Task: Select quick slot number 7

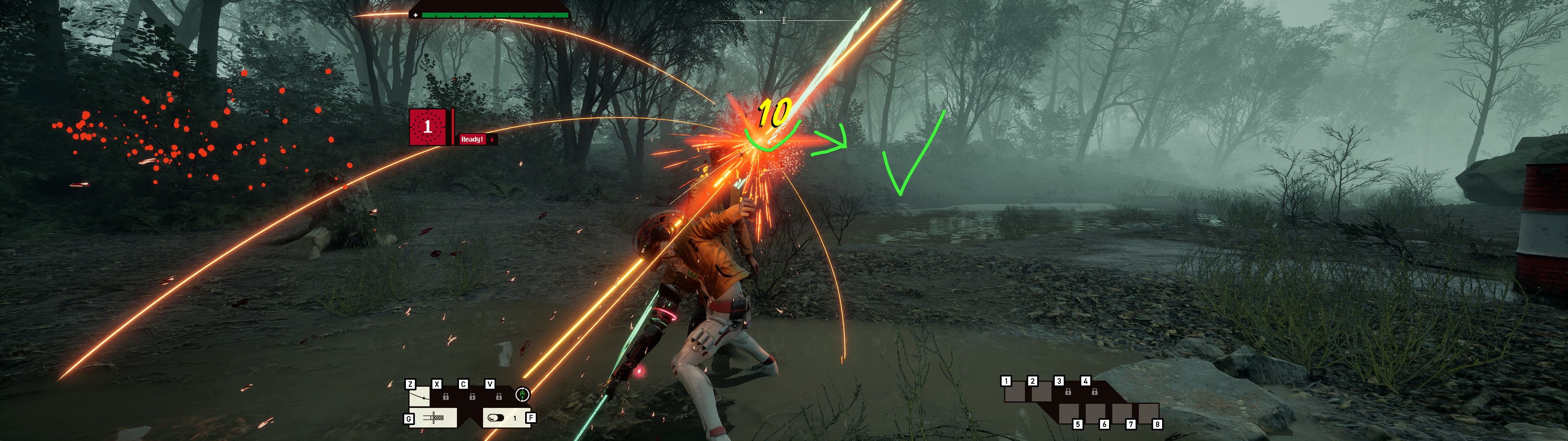Action: 1123,413
